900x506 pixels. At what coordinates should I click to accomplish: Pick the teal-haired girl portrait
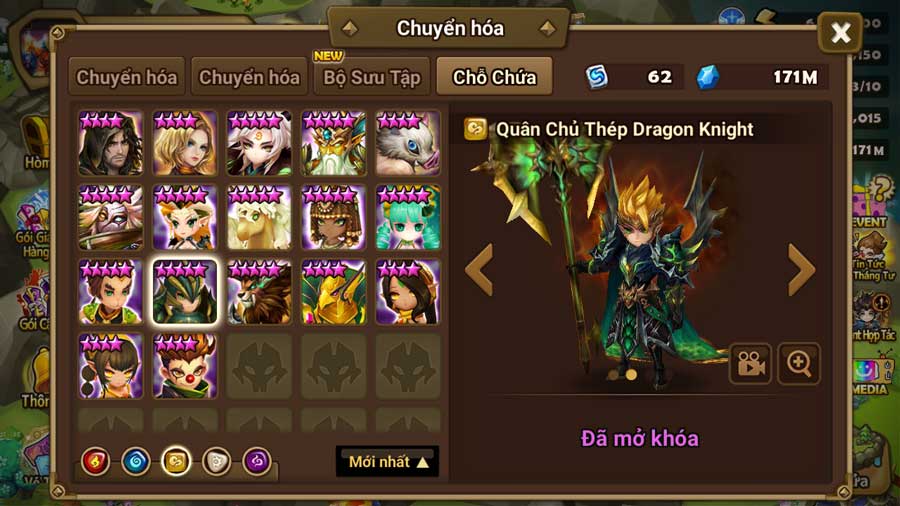click(408, 217)
